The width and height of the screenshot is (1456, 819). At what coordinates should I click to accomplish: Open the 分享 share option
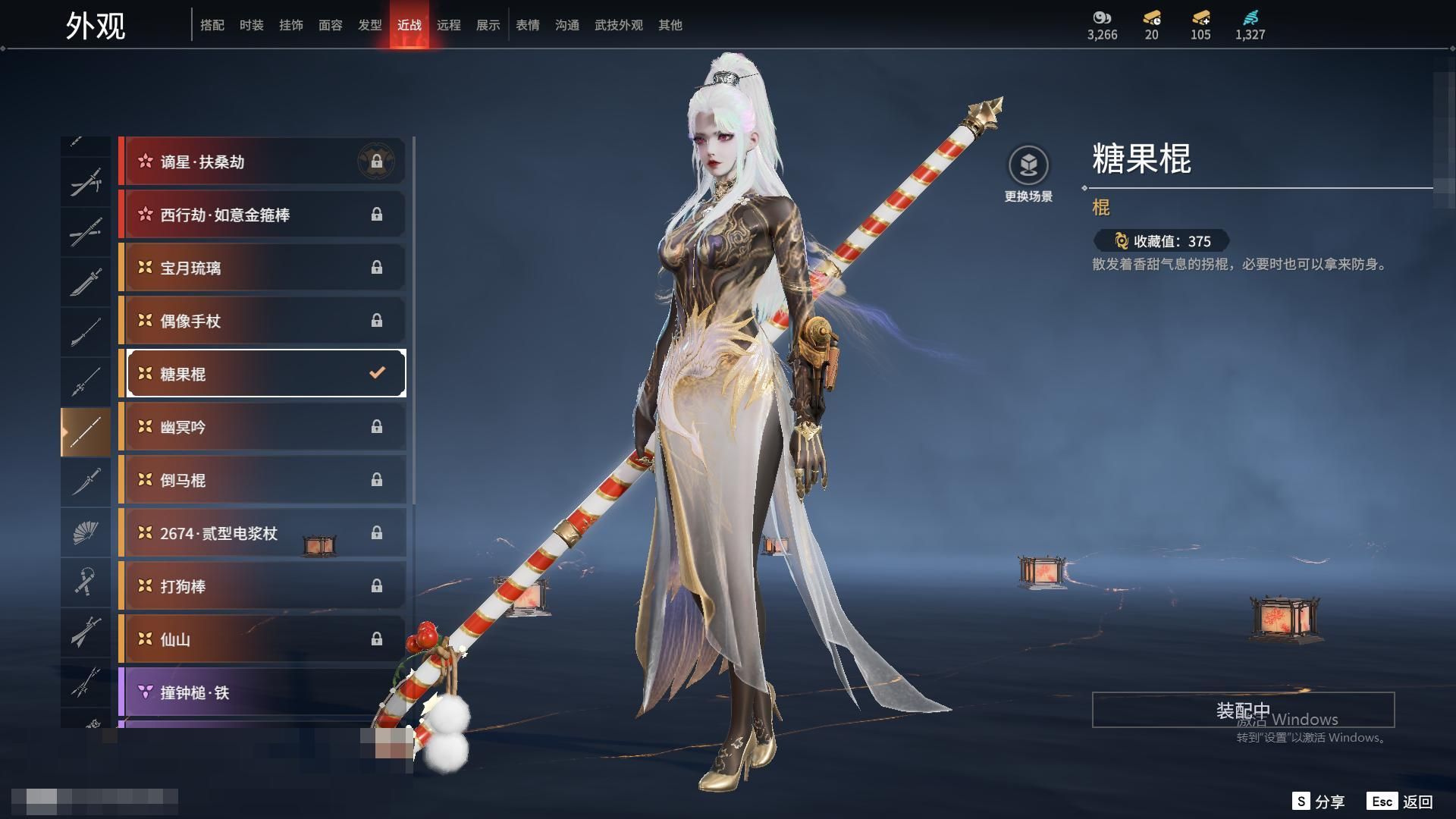tap(1318, 802)
